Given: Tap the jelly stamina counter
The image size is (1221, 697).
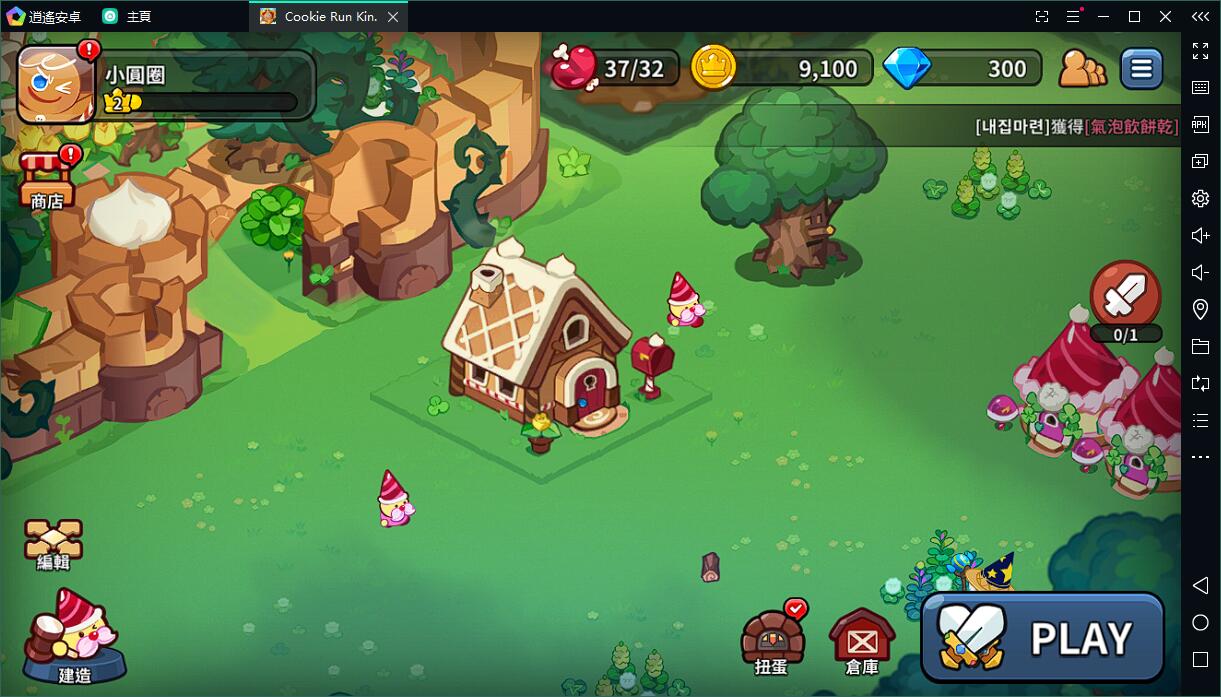Looking at the screenshot, I should [613, 69].
